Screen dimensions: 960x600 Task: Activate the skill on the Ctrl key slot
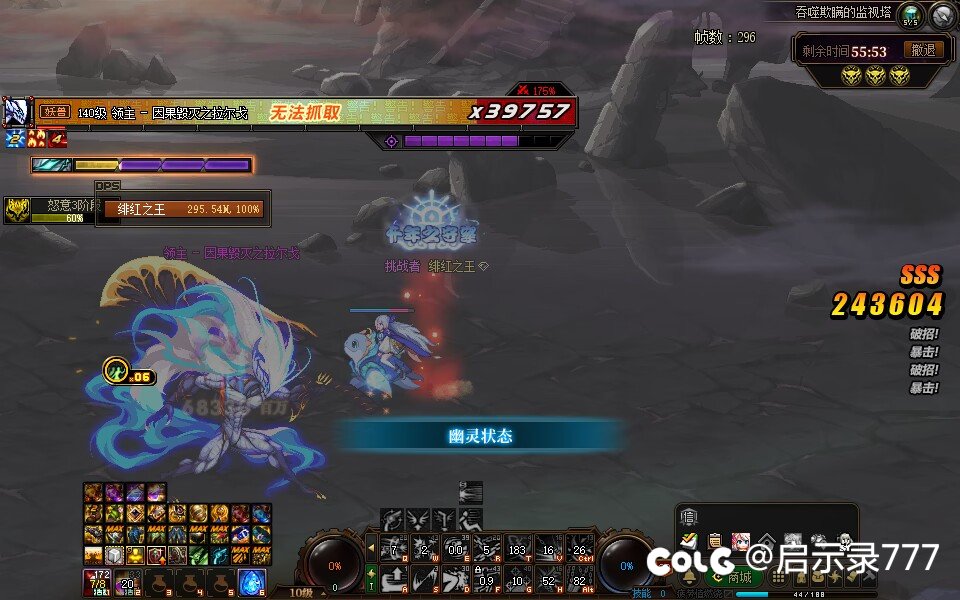(x=579, y=548)
